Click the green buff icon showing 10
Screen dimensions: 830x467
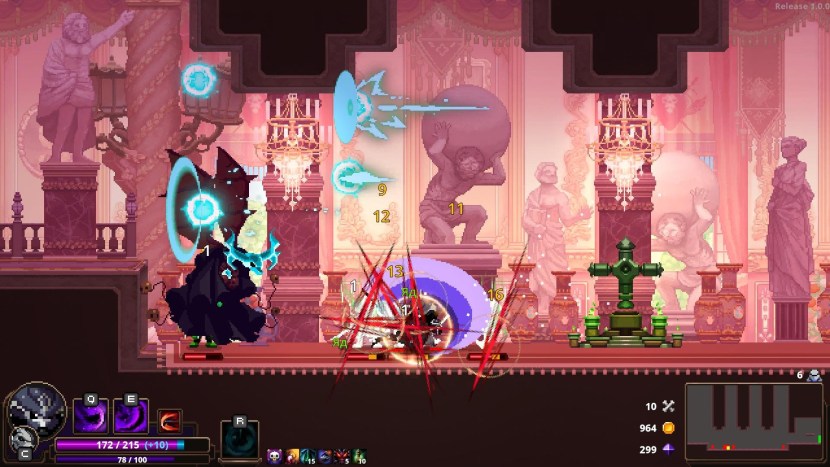point(358,455)
